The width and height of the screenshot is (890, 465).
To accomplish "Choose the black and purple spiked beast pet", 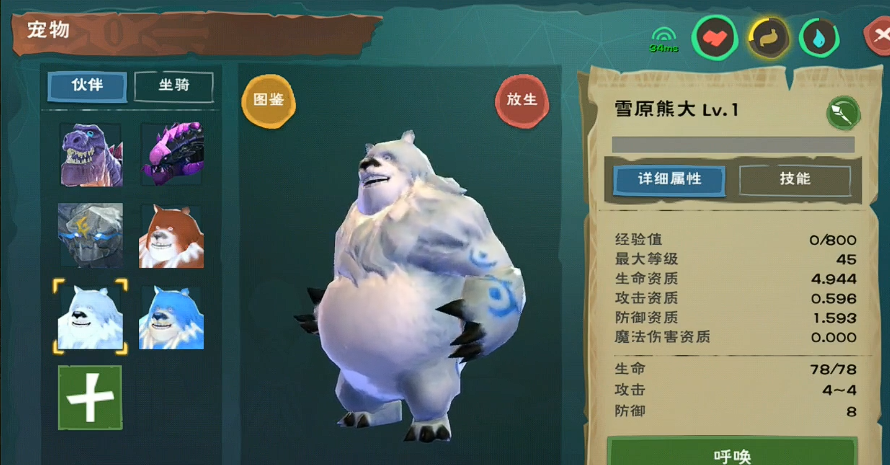I will 172,155.
